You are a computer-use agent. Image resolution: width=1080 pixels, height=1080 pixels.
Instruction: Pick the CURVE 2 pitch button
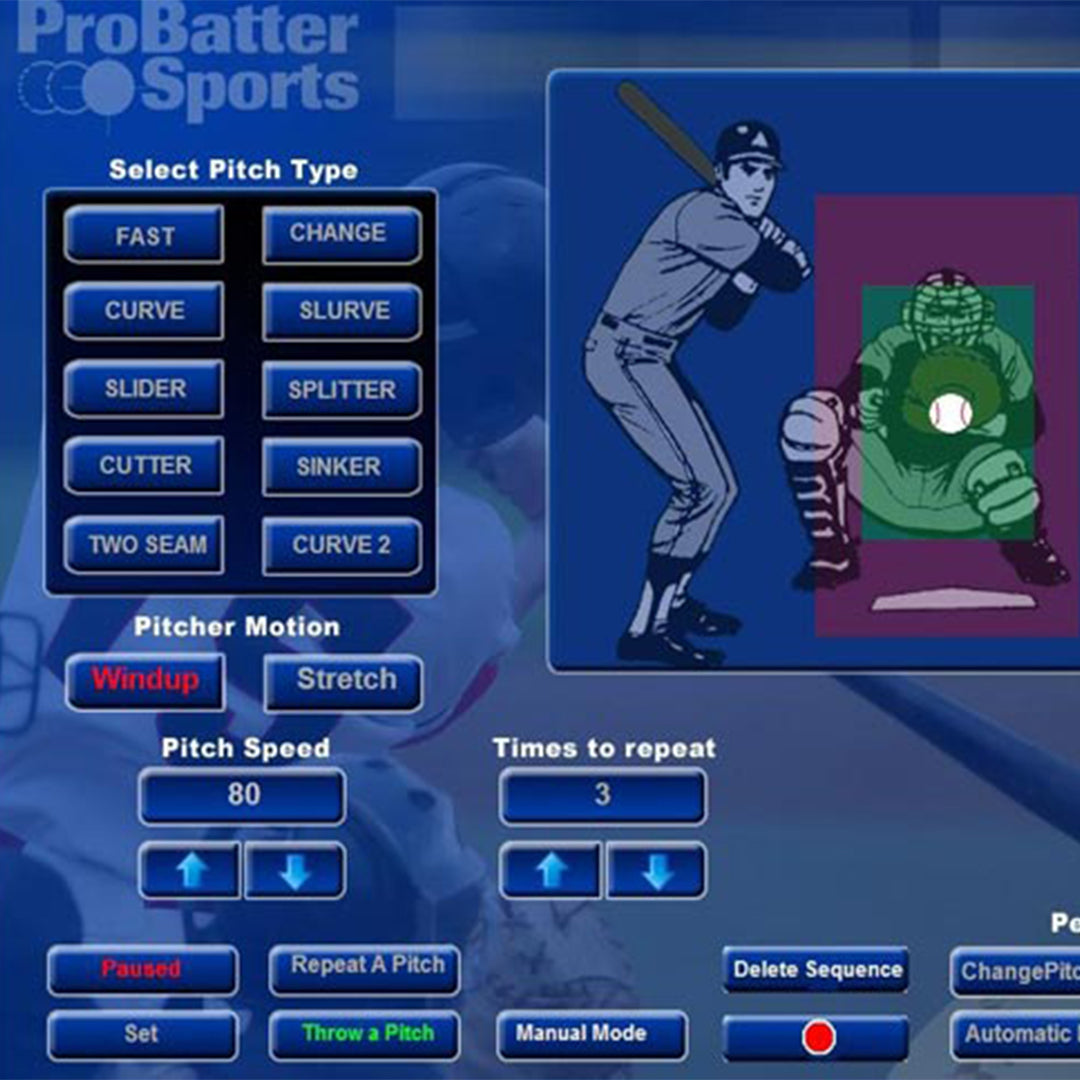coord(341,545)
